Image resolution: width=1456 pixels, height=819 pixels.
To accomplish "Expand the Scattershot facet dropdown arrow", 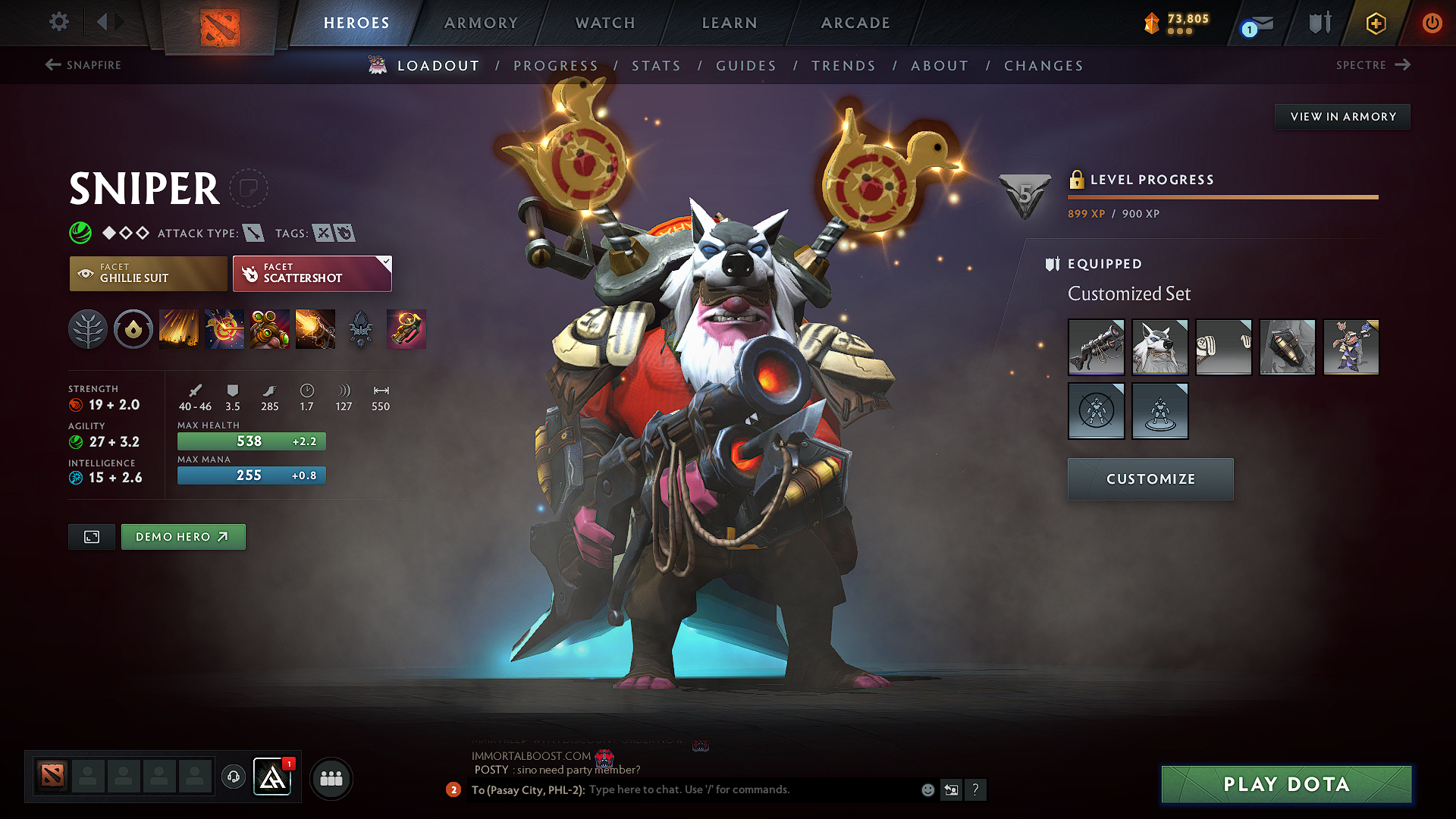I will click(x=387, y=262).
